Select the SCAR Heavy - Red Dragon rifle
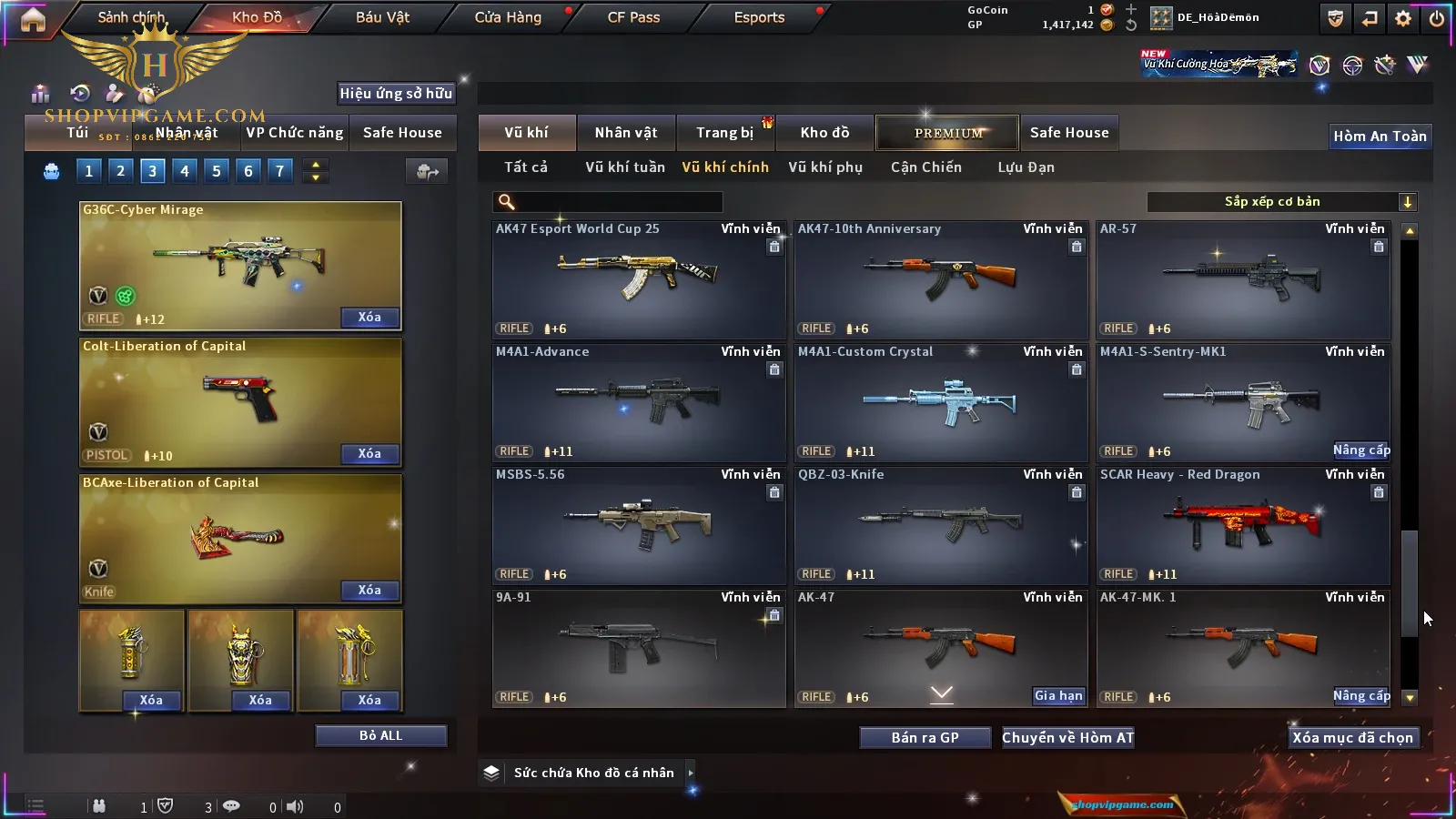The height and width of the screenshot is (819, 1456). coord(1242,524)
